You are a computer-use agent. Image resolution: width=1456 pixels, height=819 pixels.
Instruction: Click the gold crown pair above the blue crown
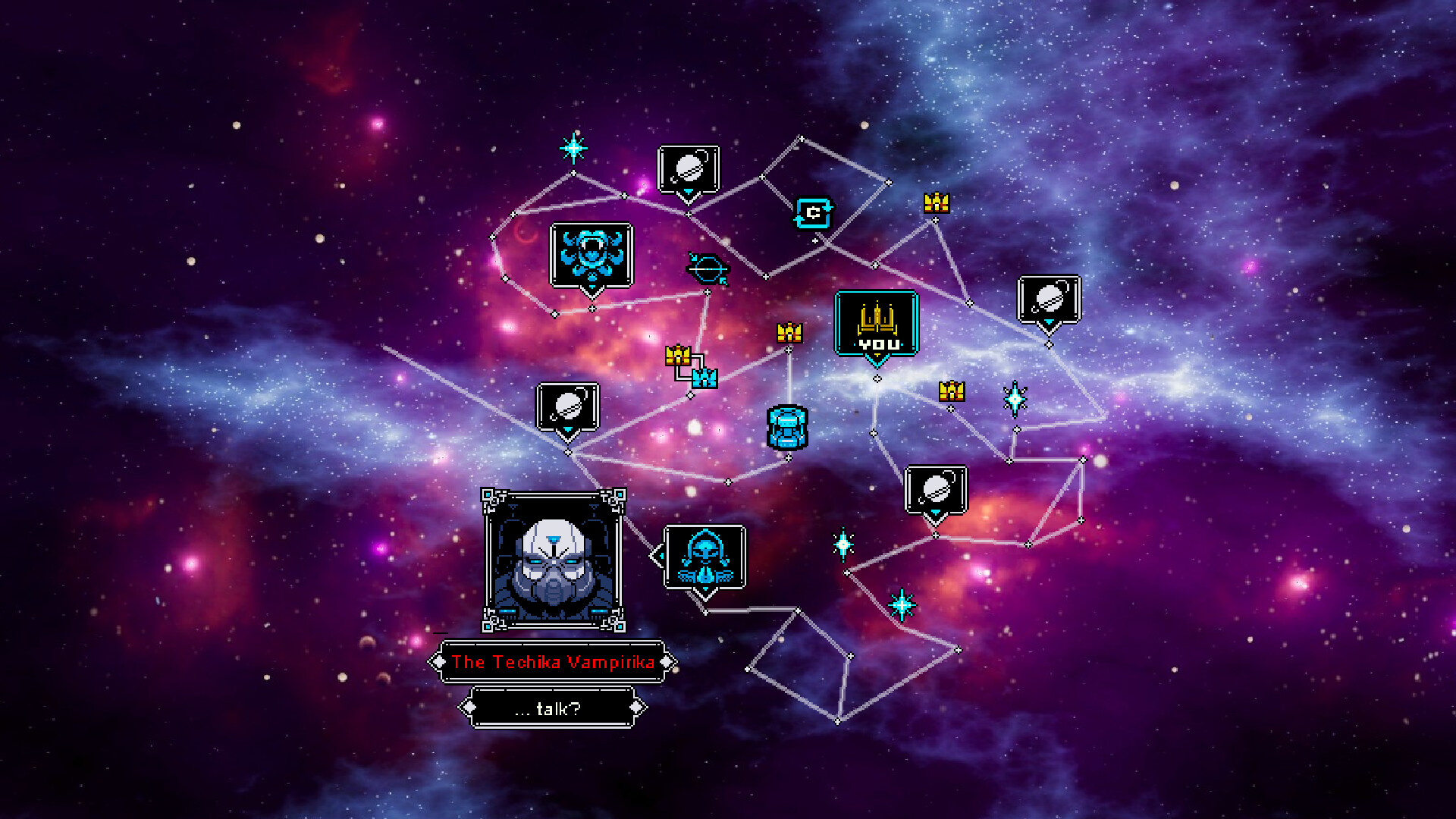coord(677,356)
